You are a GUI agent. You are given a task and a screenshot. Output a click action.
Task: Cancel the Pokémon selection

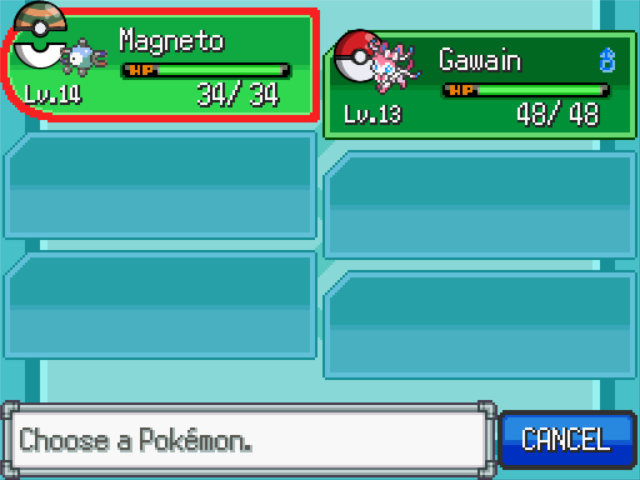[x=566, y=440]
